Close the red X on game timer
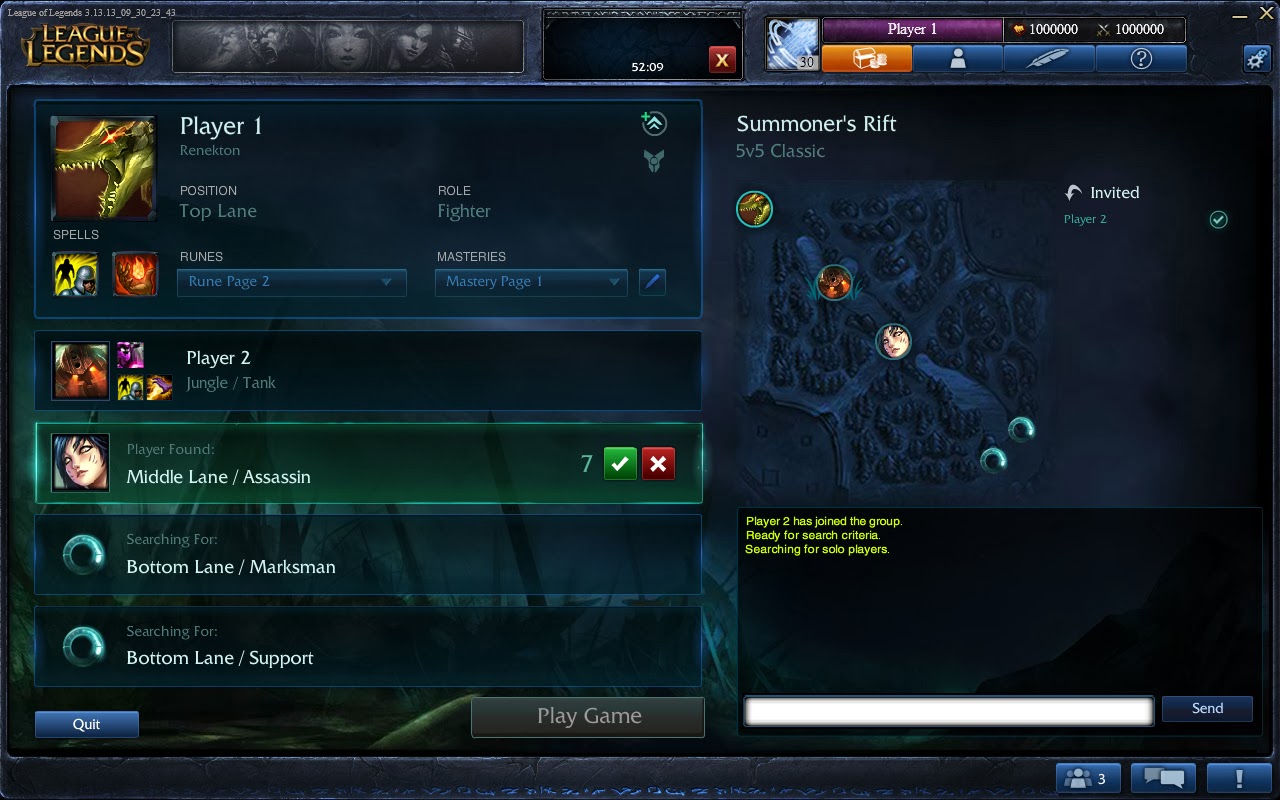The width and height of the screenshot is (1280, 800). 721,61
